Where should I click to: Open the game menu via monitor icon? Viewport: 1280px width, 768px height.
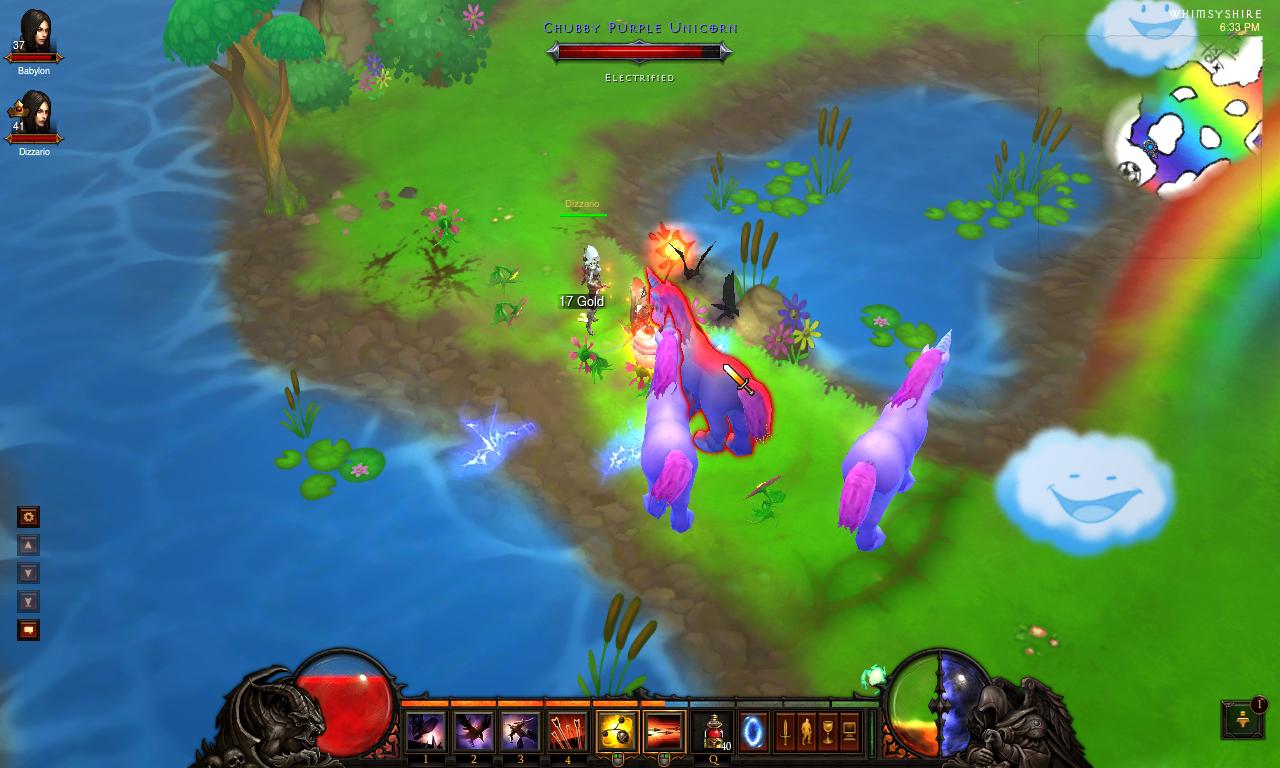tap(850, 731)
